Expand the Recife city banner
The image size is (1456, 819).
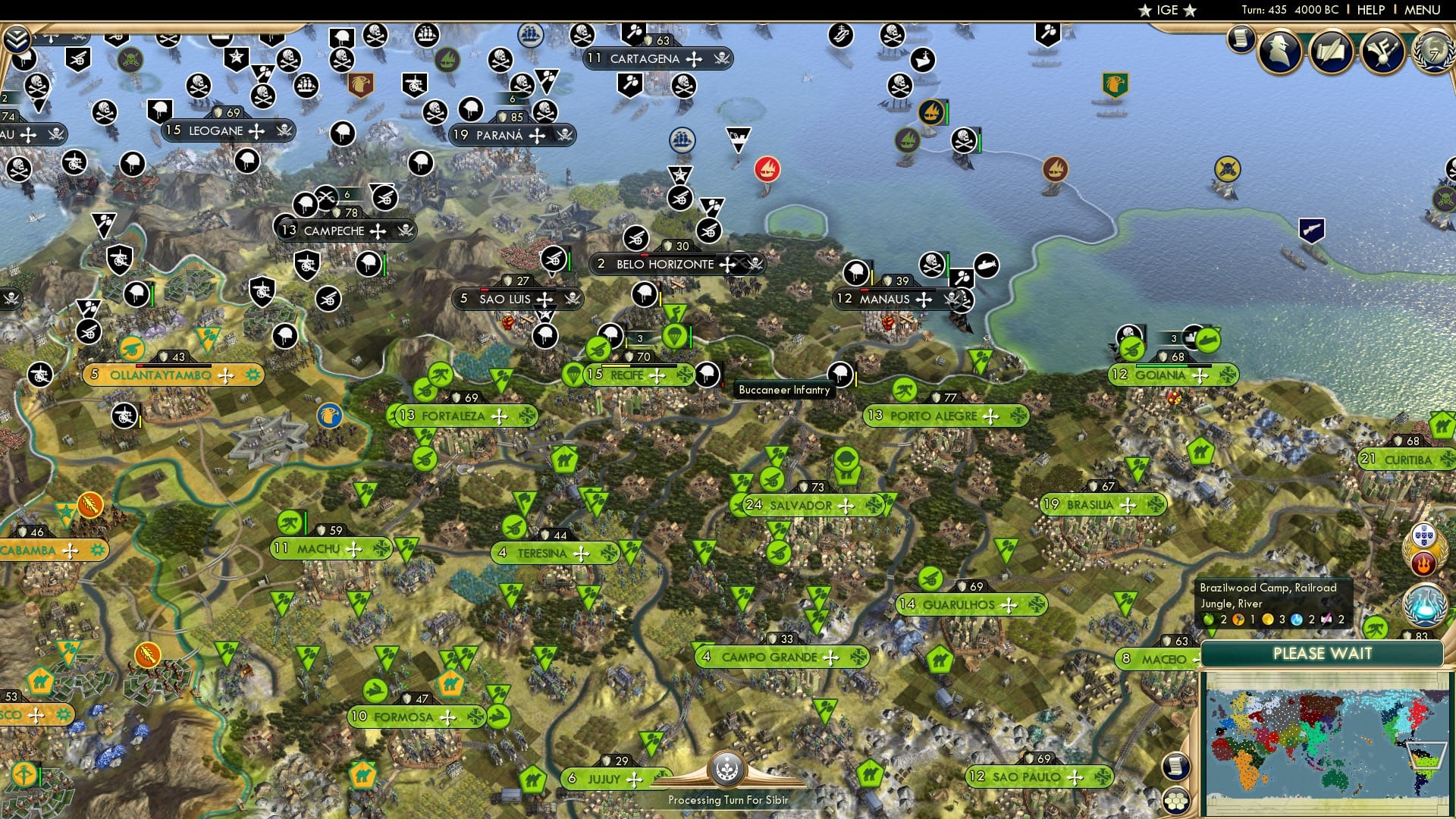(x=639, y=374)
